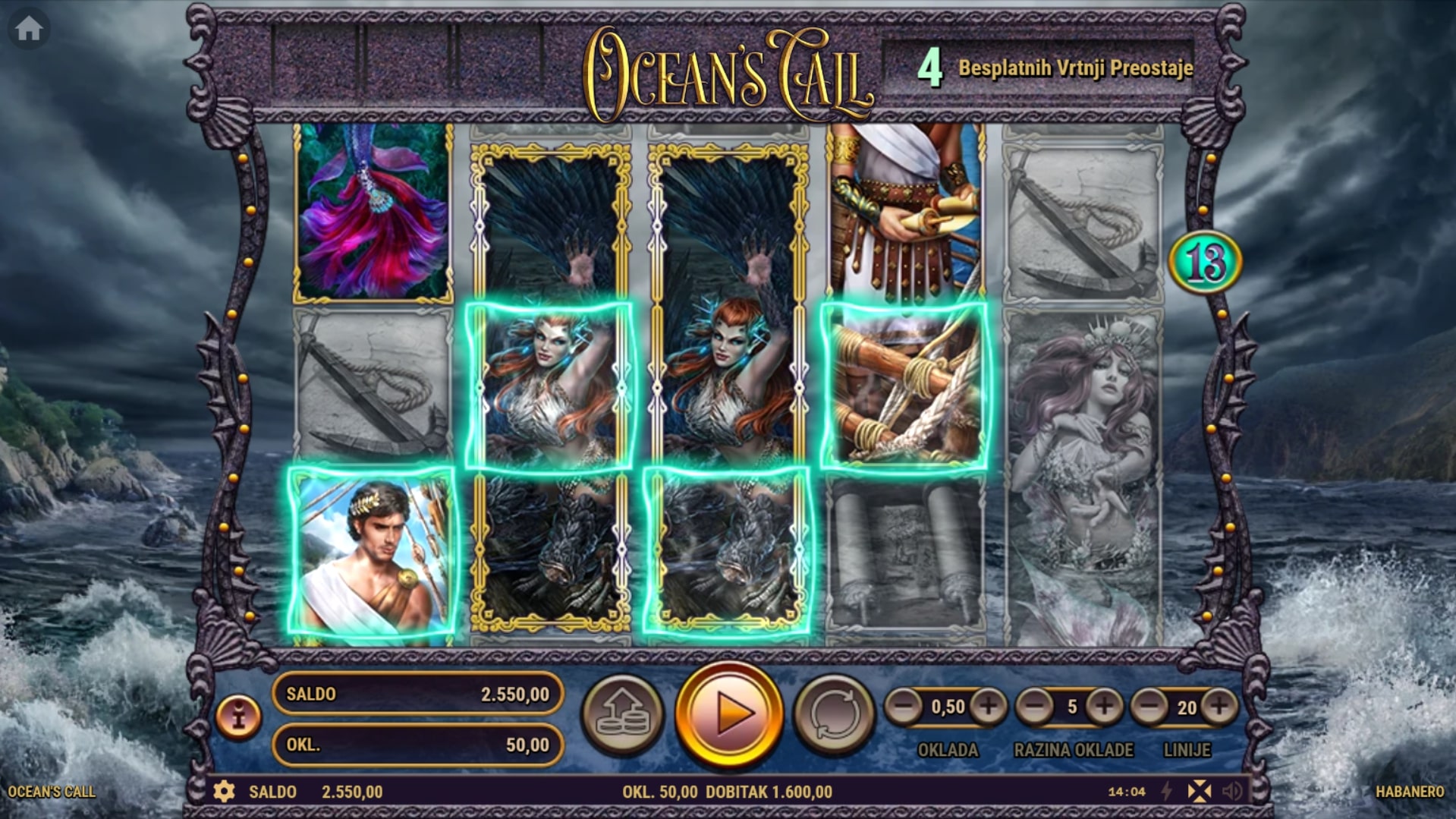Toggle the sound speaker icon
Viewport: 1456px width, 819px height.
click(1233, 792)
